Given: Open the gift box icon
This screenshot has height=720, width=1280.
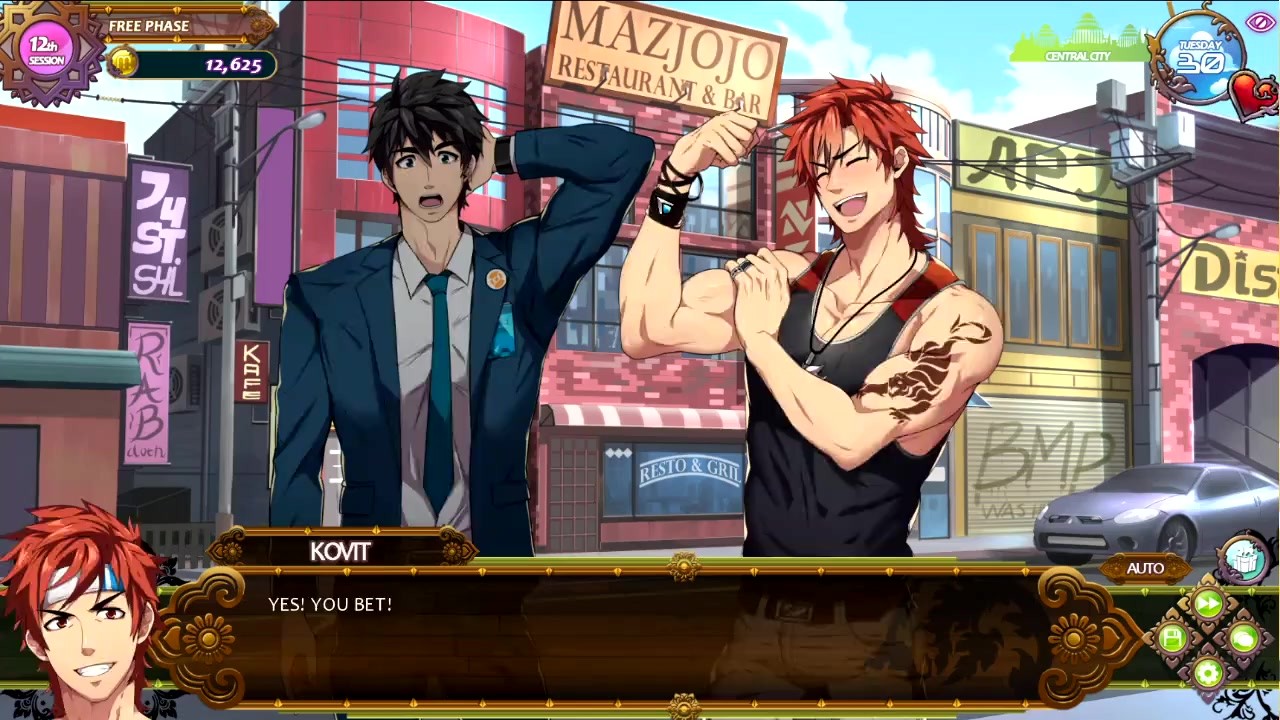Looking at the screenshot, I should tap(1243, 560).
